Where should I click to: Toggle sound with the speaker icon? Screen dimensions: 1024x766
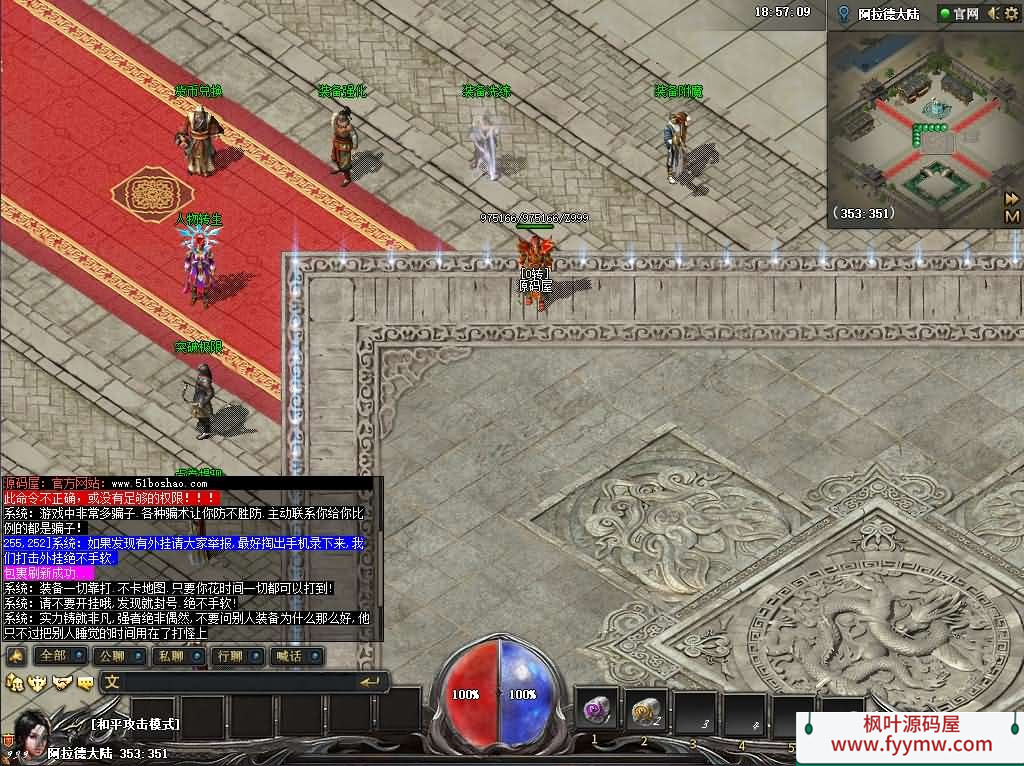pyautogui.click(x=994, y=14)
